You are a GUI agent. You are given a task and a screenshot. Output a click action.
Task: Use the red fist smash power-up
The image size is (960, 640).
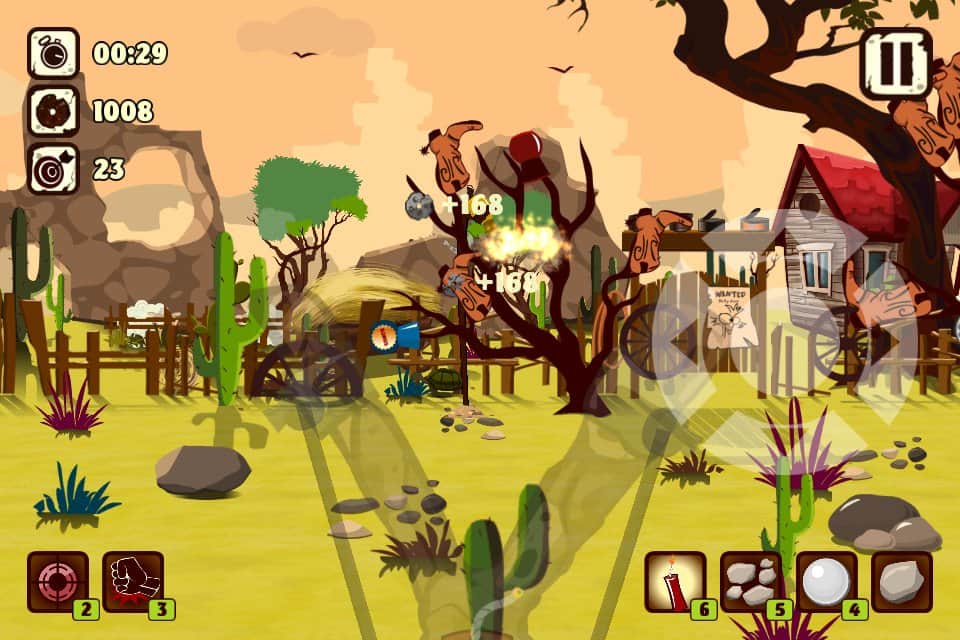(x=133, y=581)
